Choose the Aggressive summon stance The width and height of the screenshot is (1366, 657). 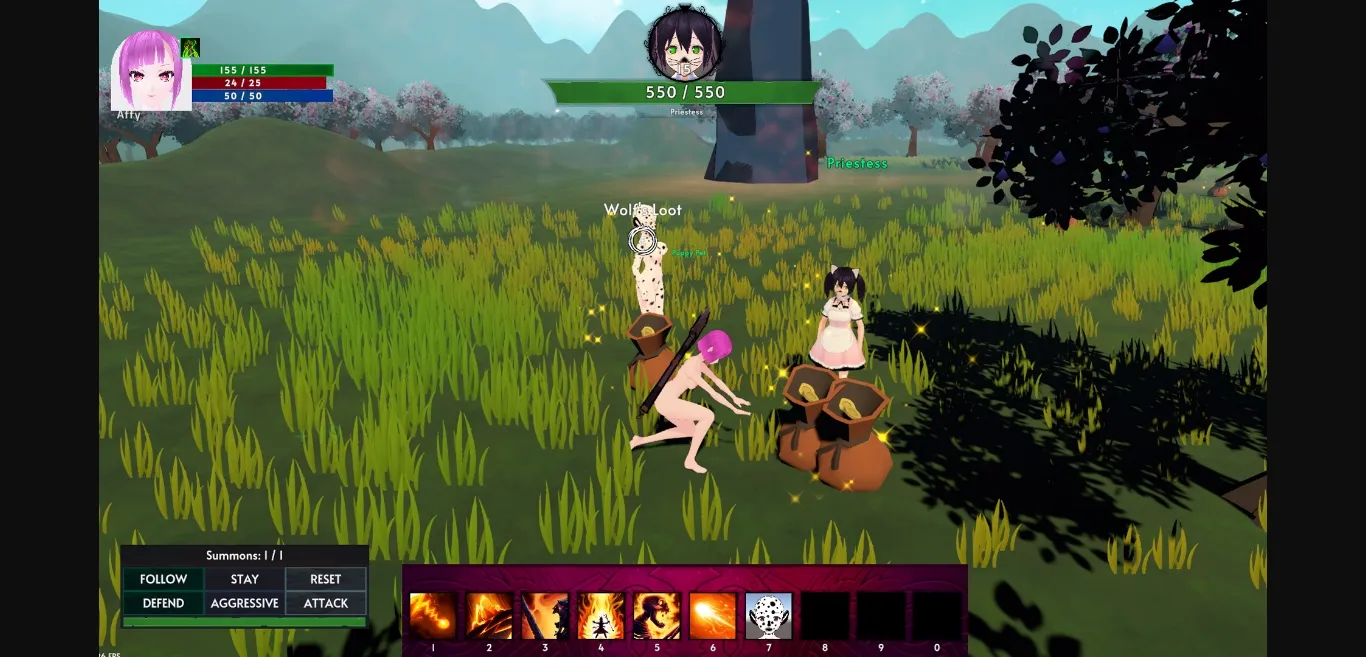245,603
